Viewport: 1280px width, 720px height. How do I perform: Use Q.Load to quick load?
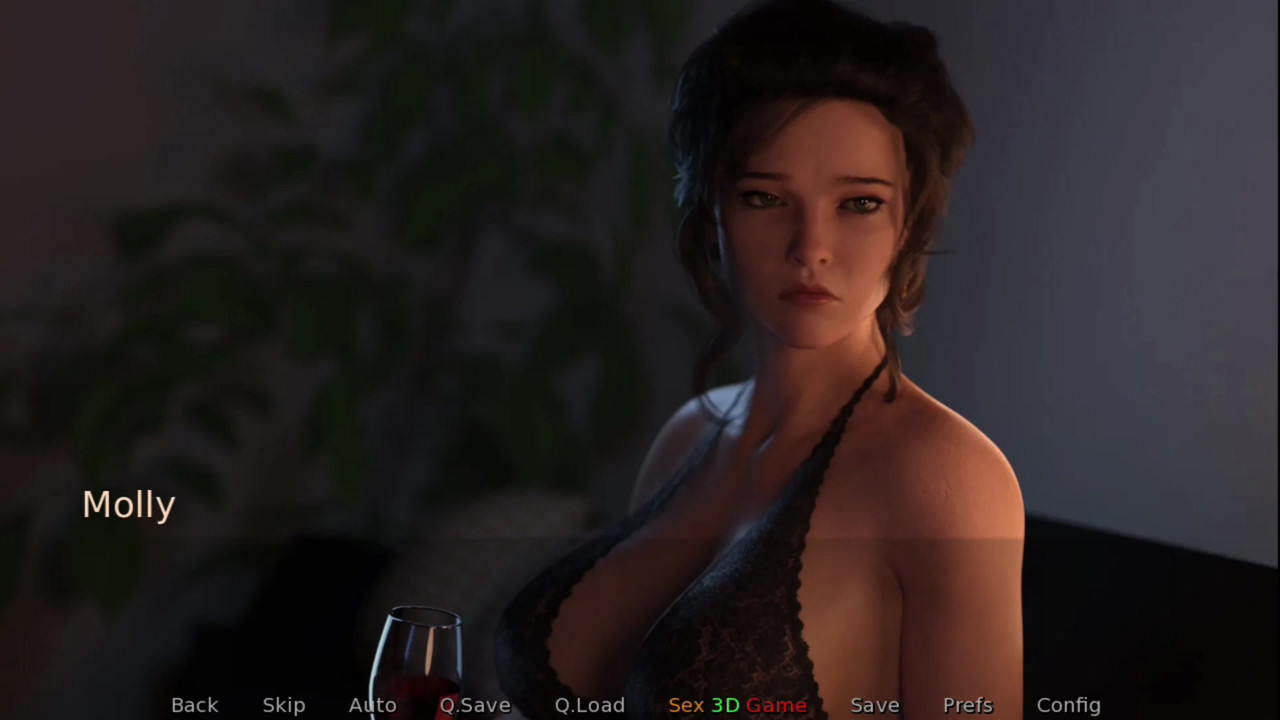tap(589, 705)
